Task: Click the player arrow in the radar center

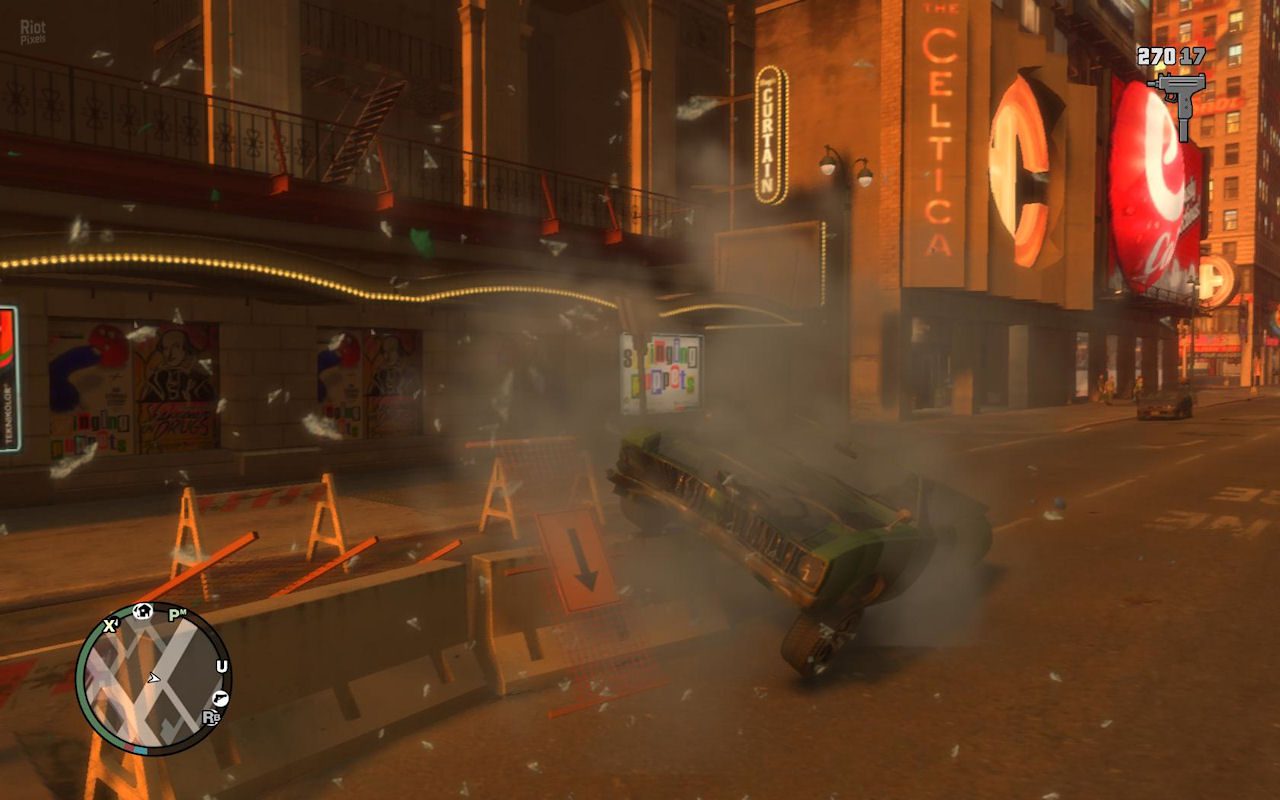Action: pos(154,679)
